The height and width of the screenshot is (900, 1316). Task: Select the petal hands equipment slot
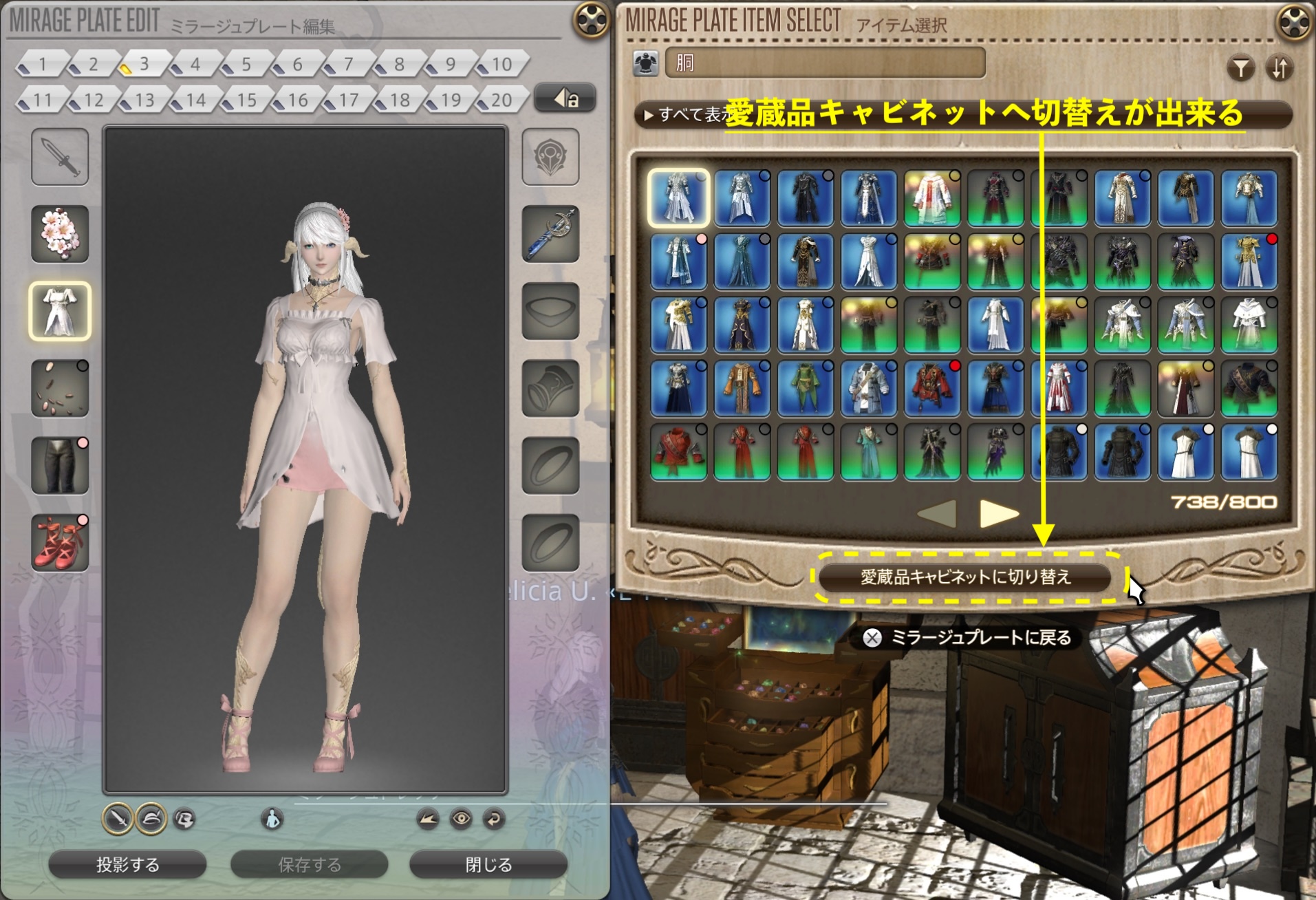point(60,388)
